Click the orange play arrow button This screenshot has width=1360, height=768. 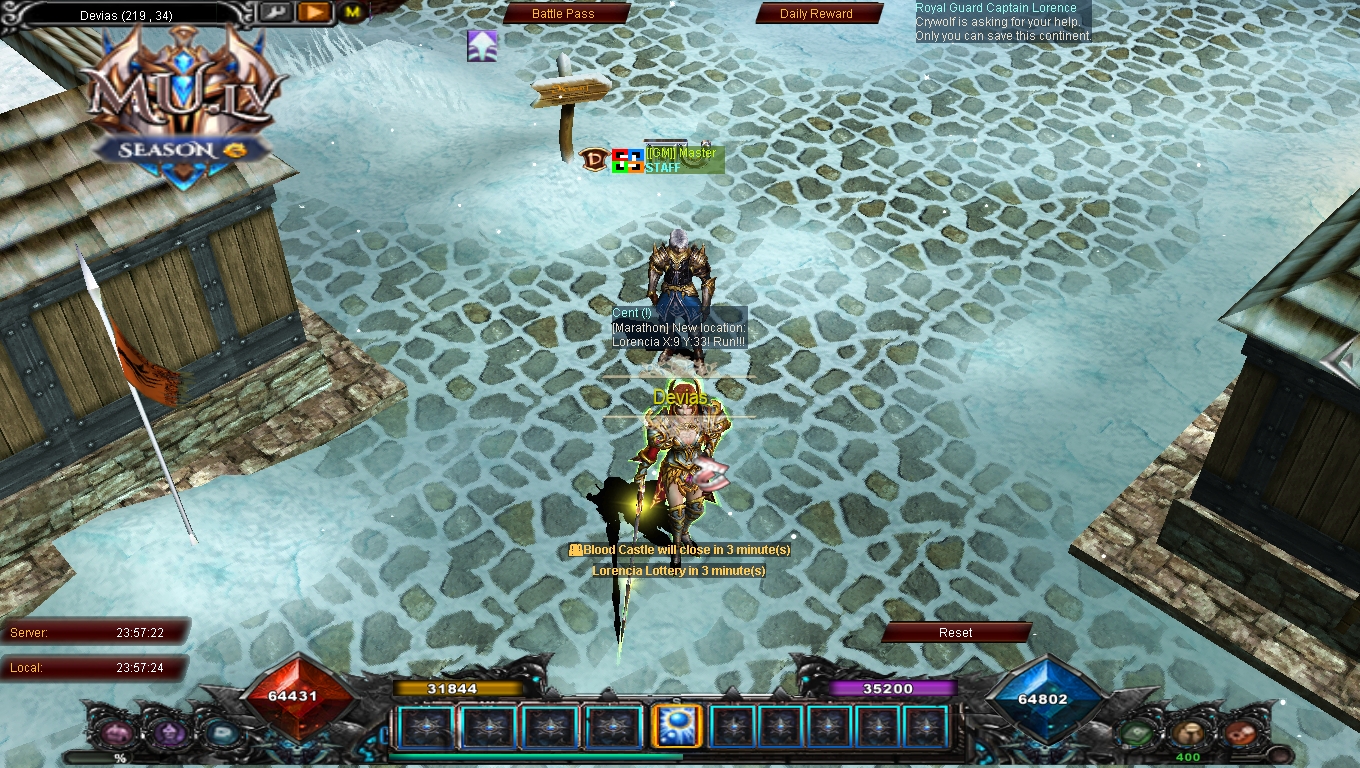click(314, 12)
